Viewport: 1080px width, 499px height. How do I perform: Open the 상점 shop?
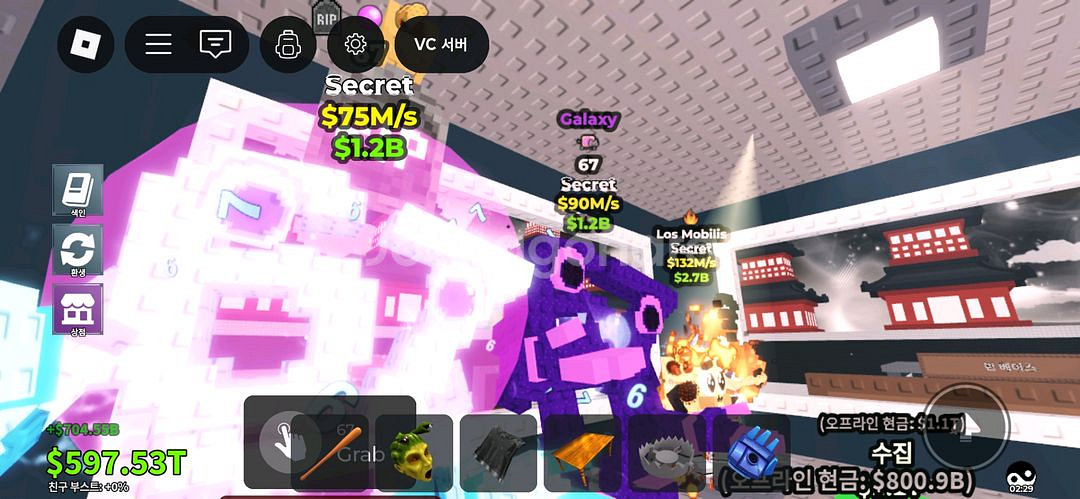coord(78,310)
